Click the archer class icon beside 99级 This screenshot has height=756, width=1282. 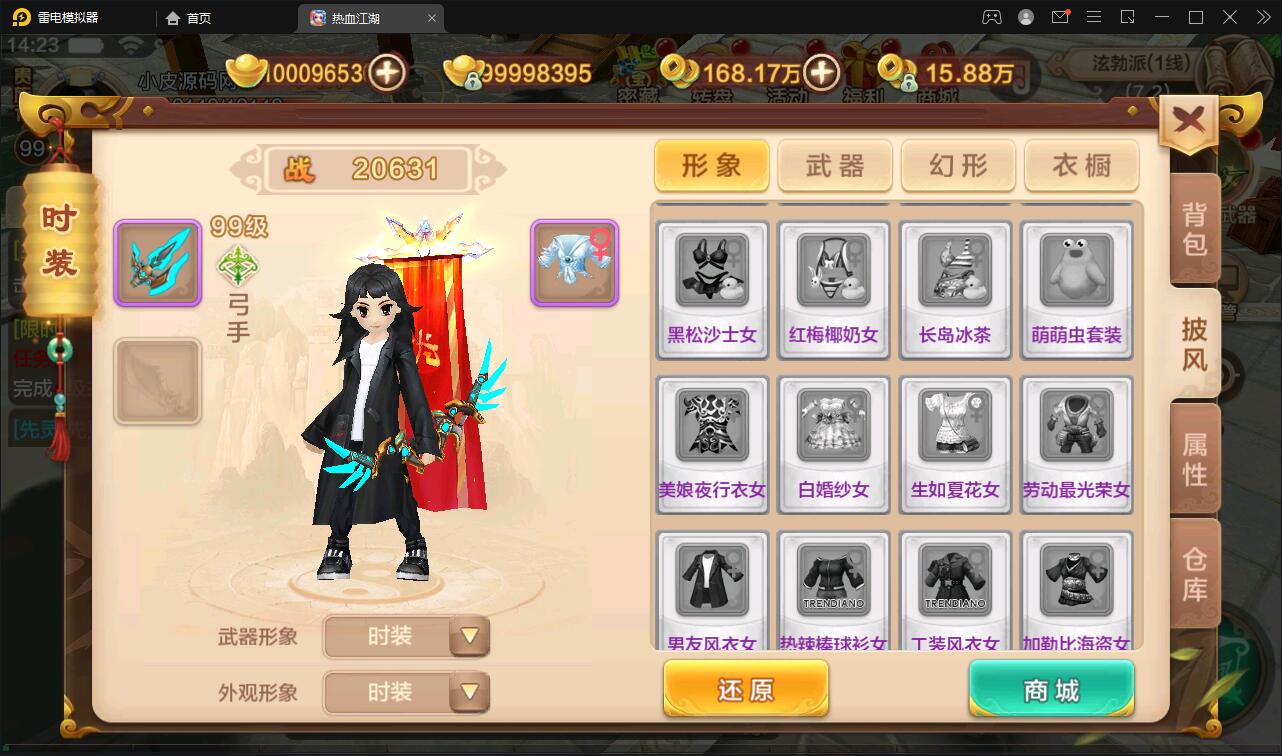(238, 264)
